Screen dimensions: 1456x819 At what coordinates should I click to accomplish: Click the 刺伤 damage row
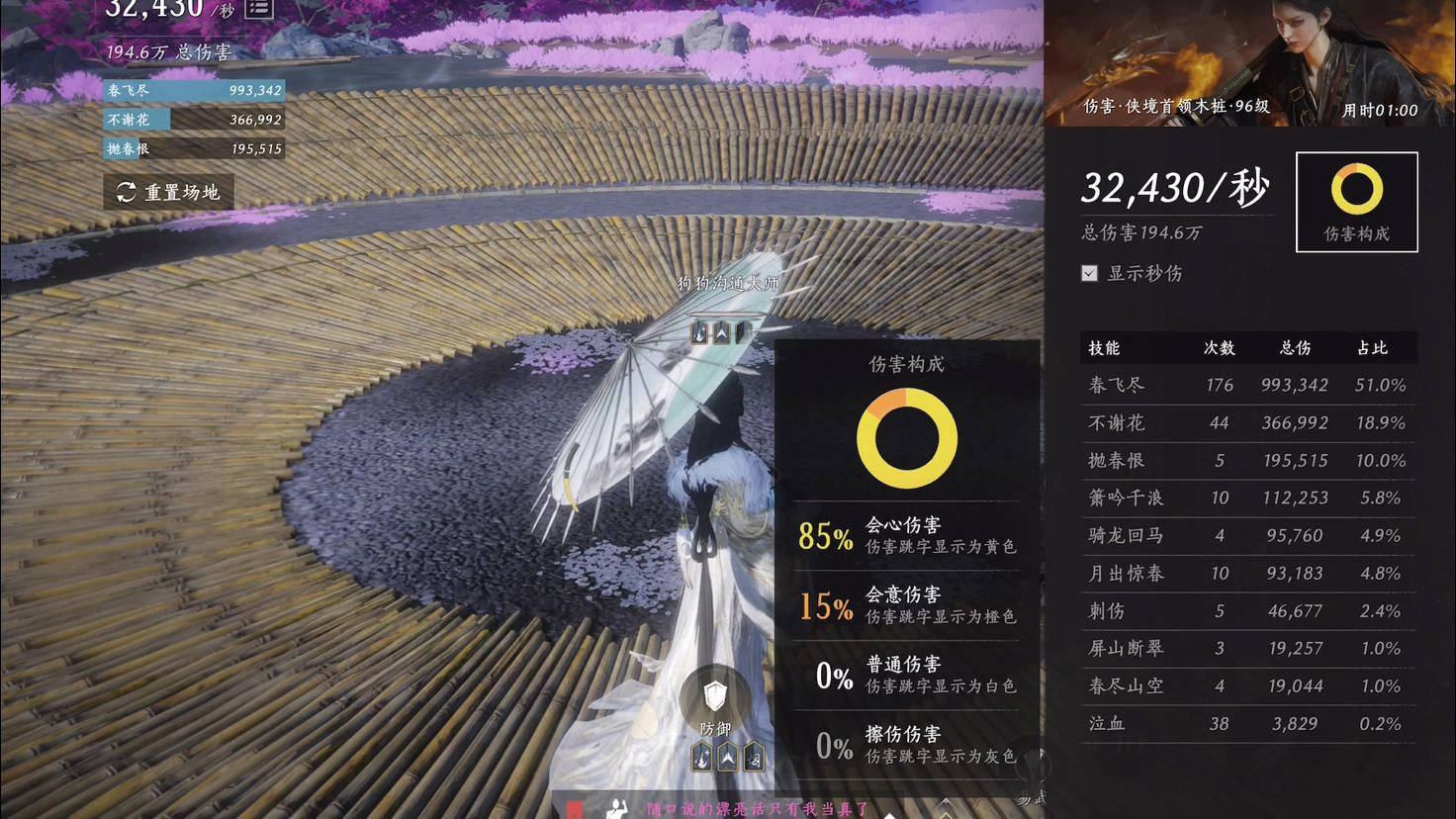pos(1247,610)
